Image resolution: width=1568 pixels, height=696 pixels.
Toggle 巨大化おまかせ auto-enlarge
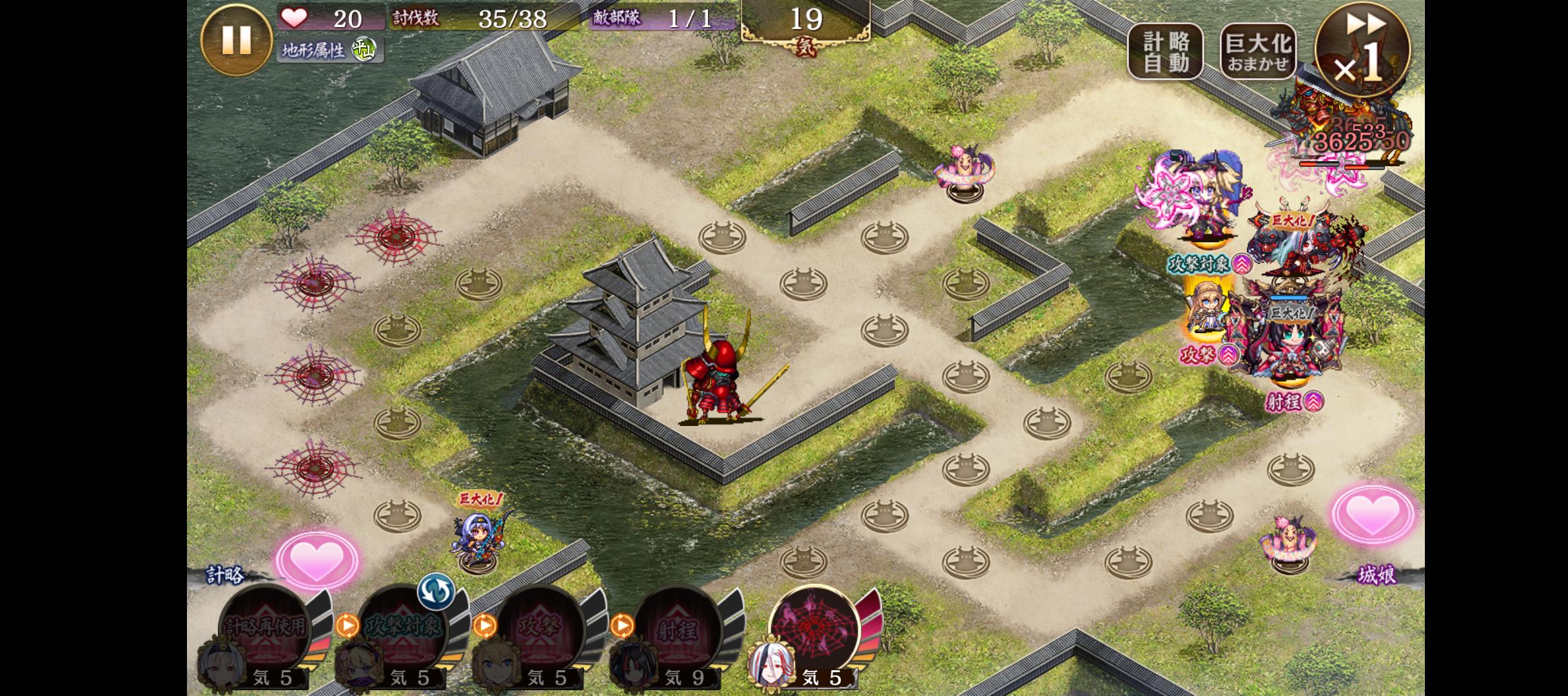pos(1258,52)
